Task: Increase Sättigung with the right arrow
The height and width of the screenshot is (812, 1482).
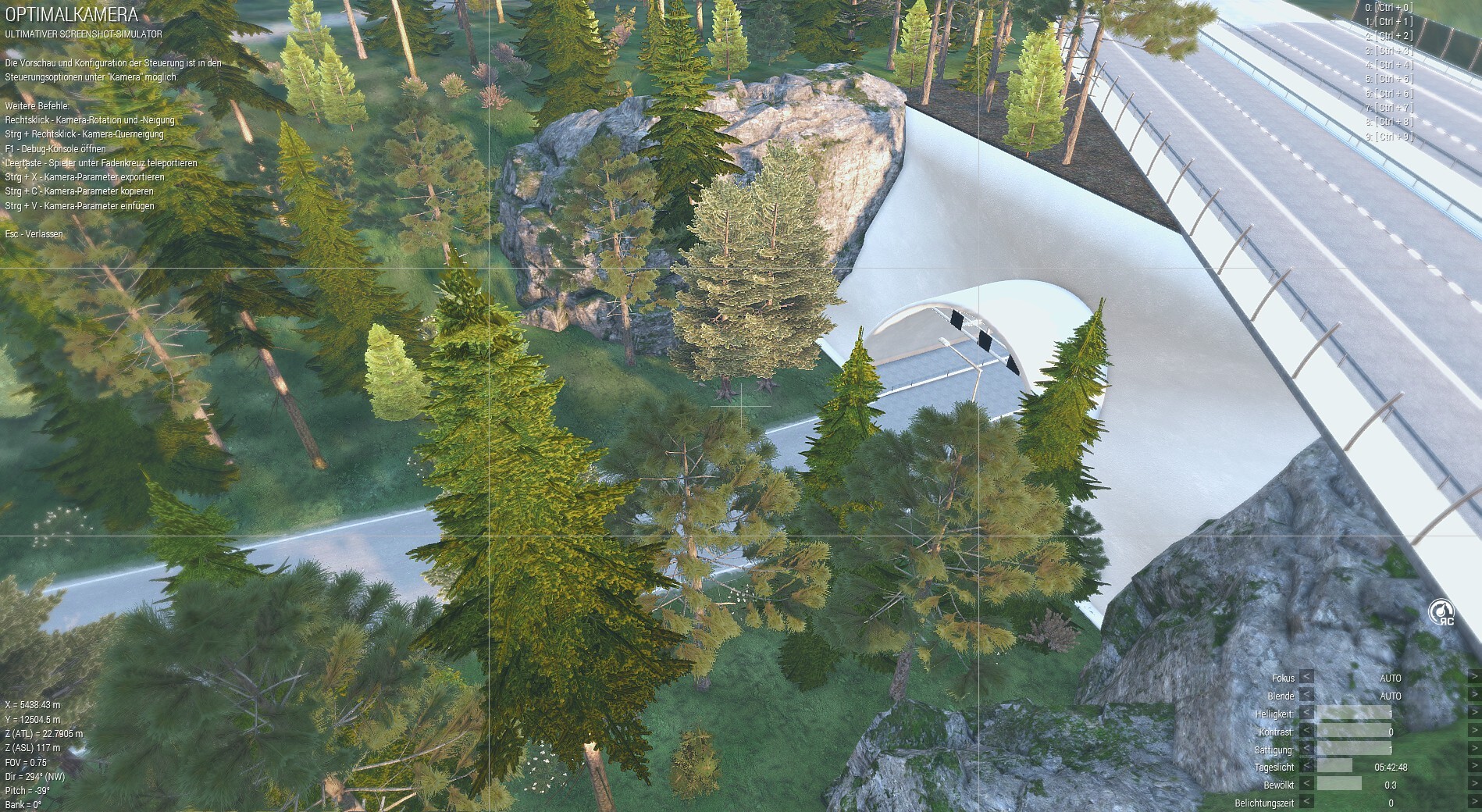Action: [x=1474, y=750]
